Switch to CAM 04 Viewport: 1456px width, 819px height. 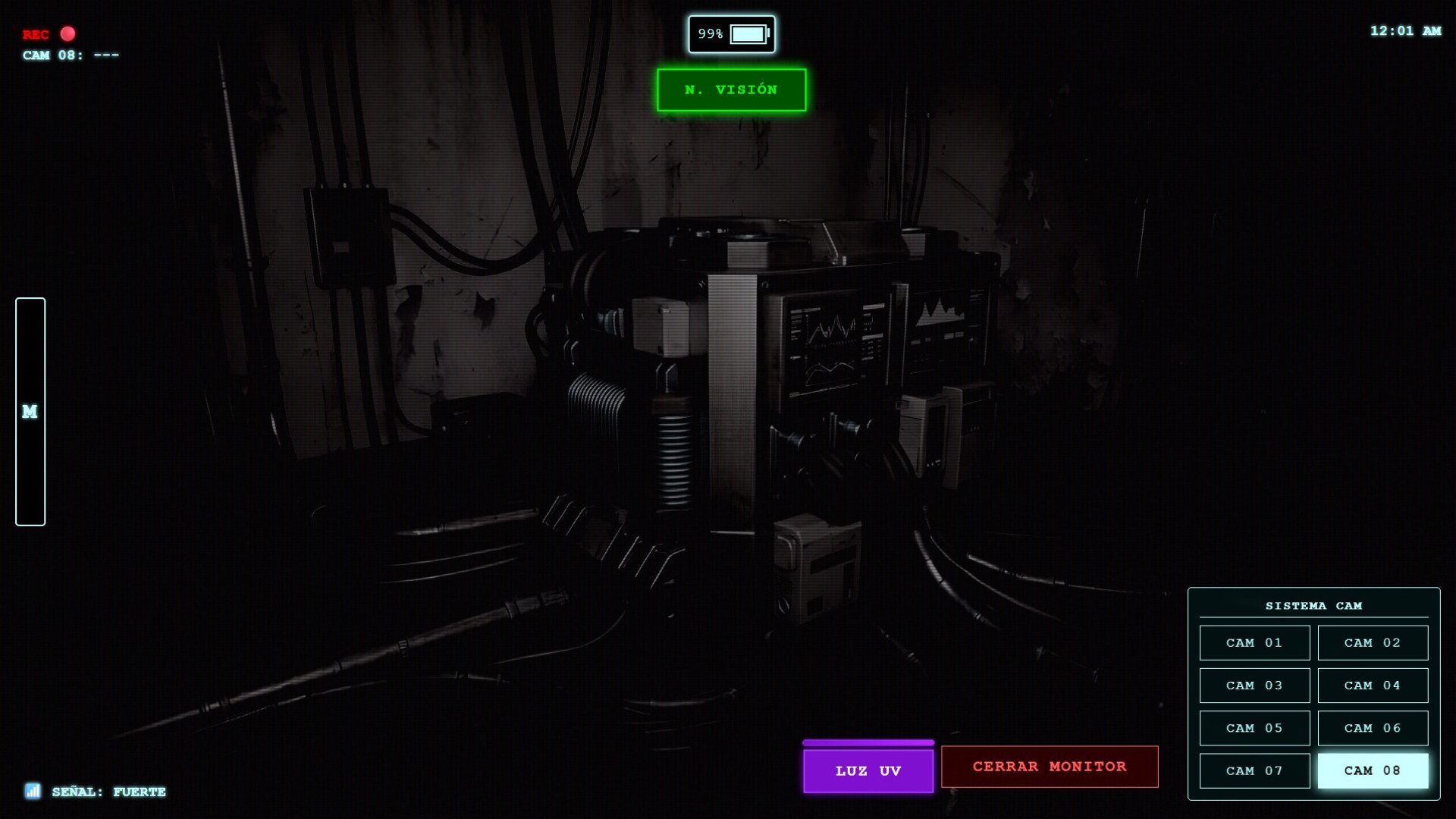pos(1373,686)
